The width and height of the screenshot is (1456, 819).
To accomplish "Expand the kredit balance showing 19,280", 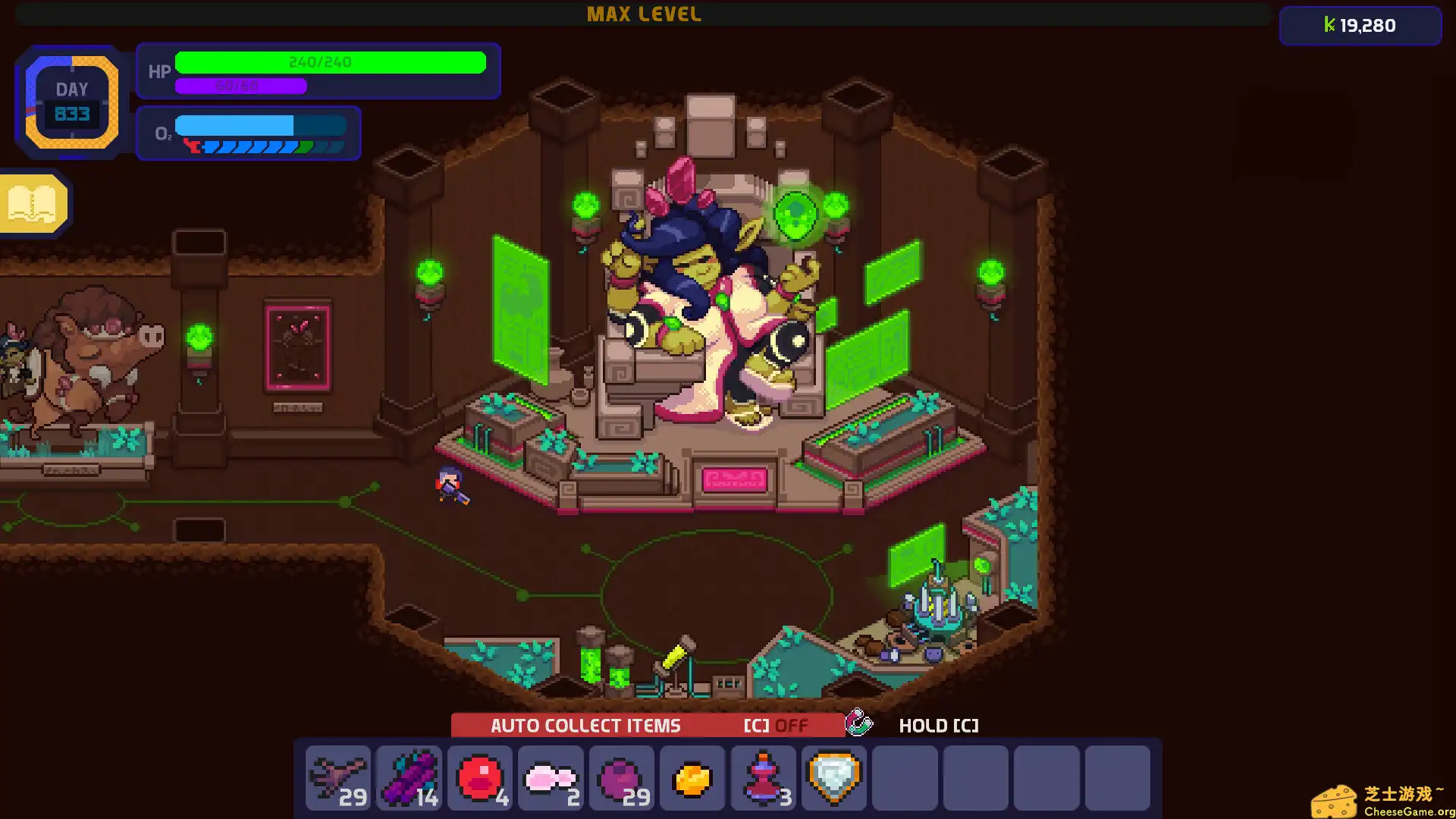I will 1360,25.
